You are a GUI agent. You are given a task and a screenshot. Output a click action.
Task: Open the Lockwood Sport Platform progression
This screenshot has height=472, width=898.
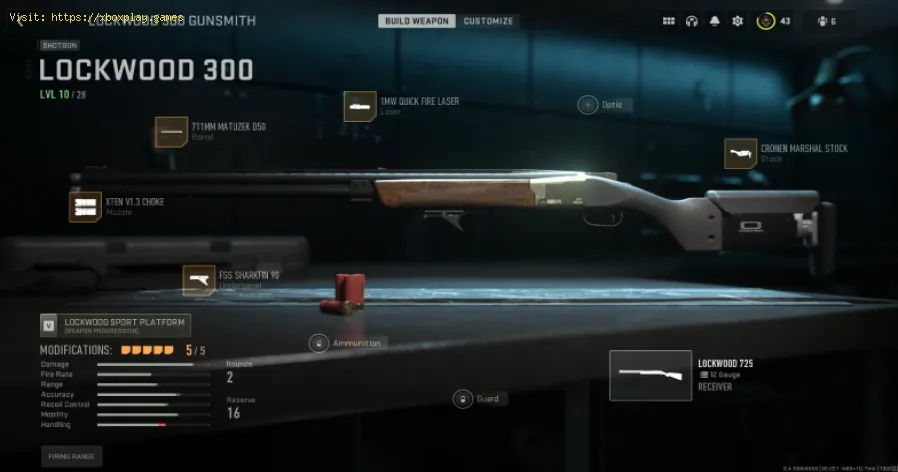point(115,325)
